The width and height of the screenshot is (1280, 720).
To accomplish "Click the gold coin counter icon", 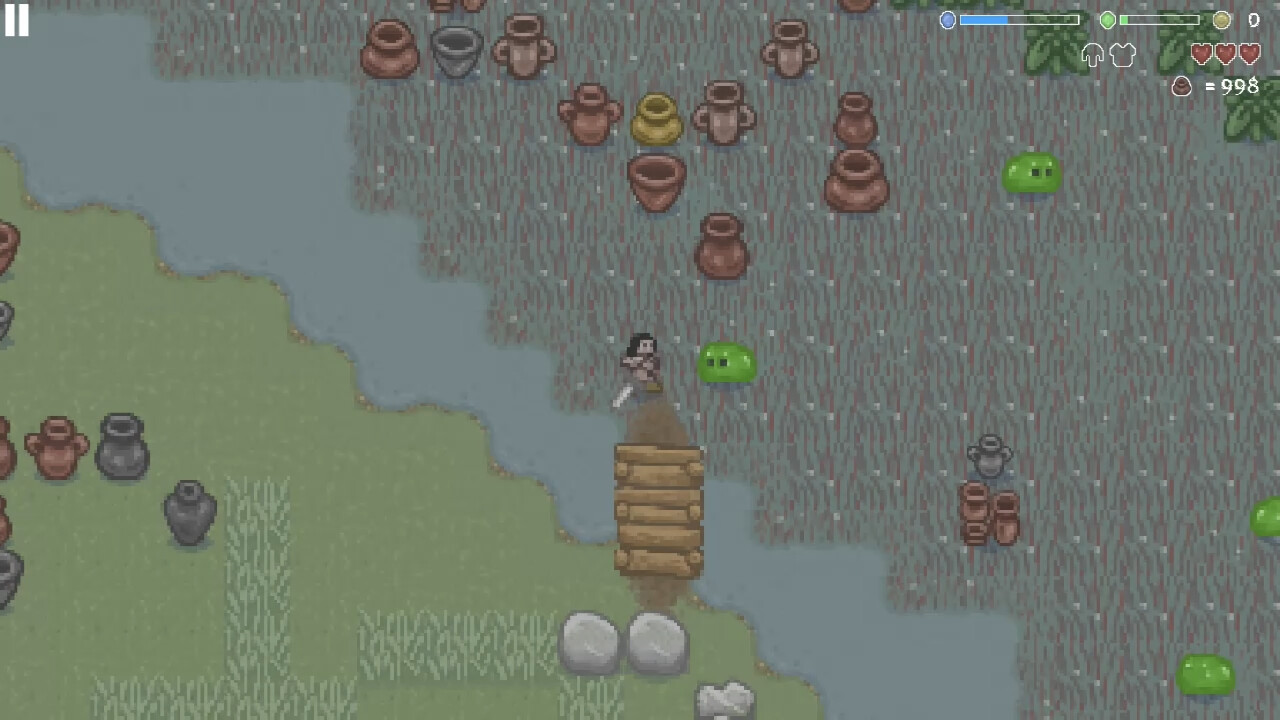I will 1222,20.
